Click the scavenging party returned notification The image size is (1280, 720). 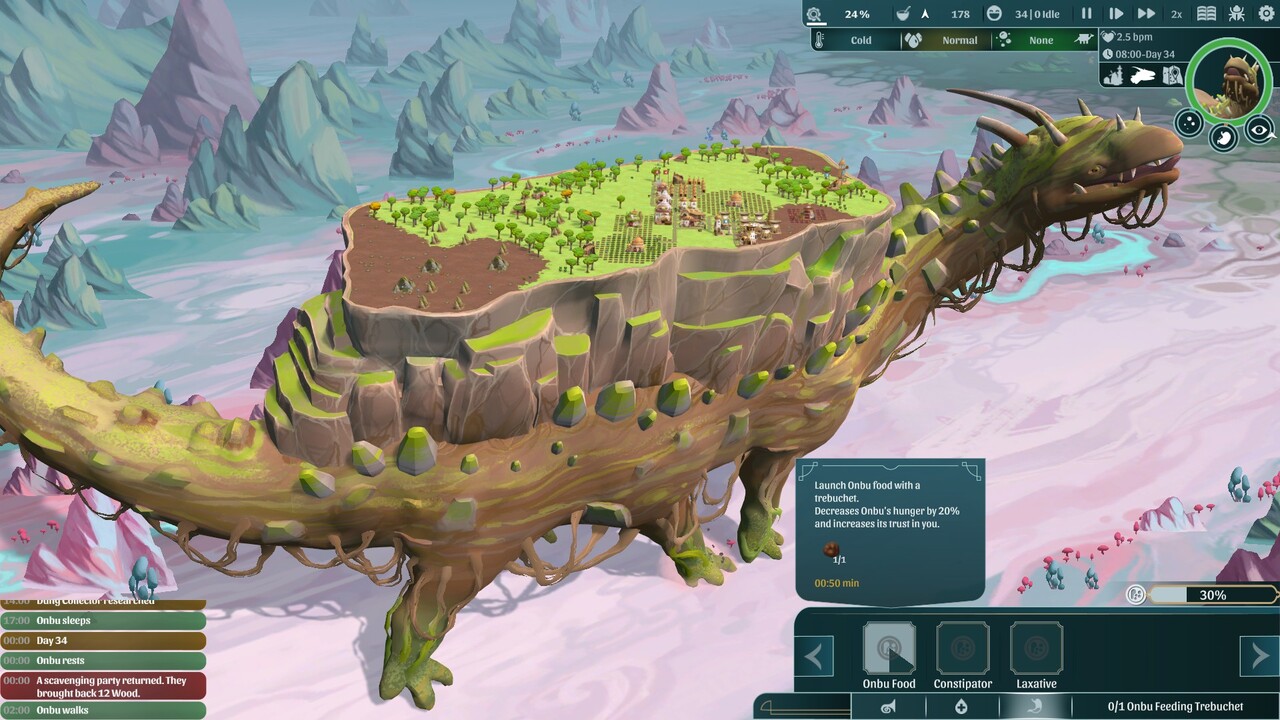103,686
